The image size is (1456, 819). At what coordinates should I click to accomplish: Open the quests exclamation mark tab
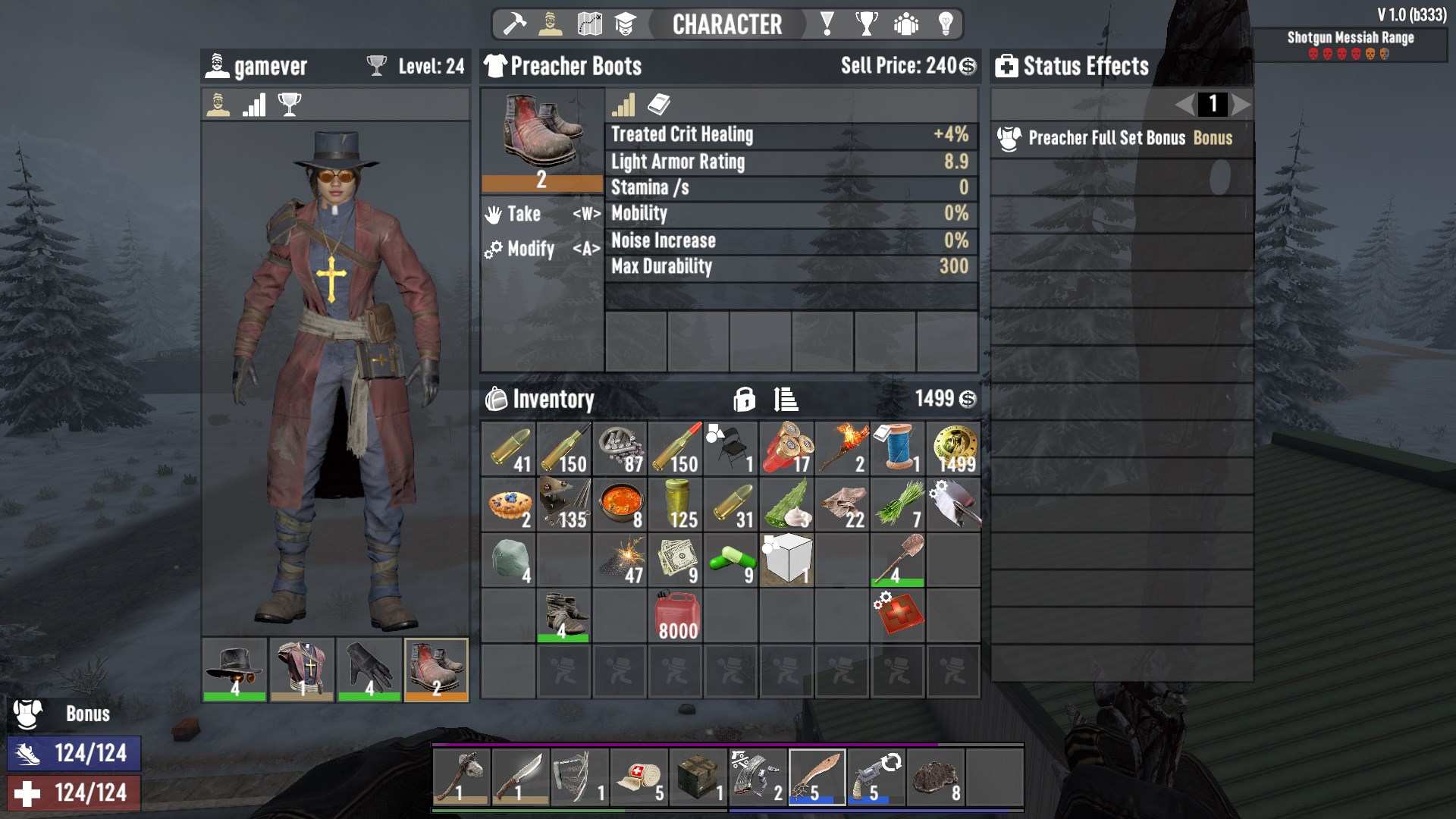click(827, 24)
